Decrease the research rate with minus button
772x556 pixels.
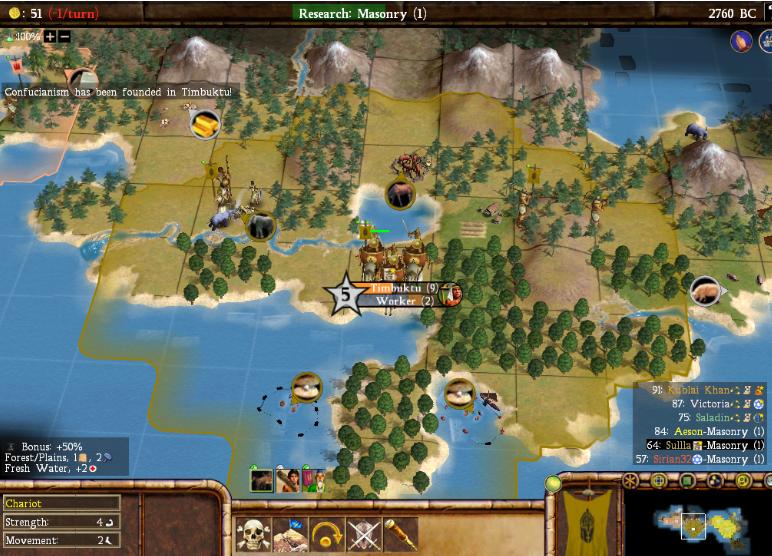(64, 36)
